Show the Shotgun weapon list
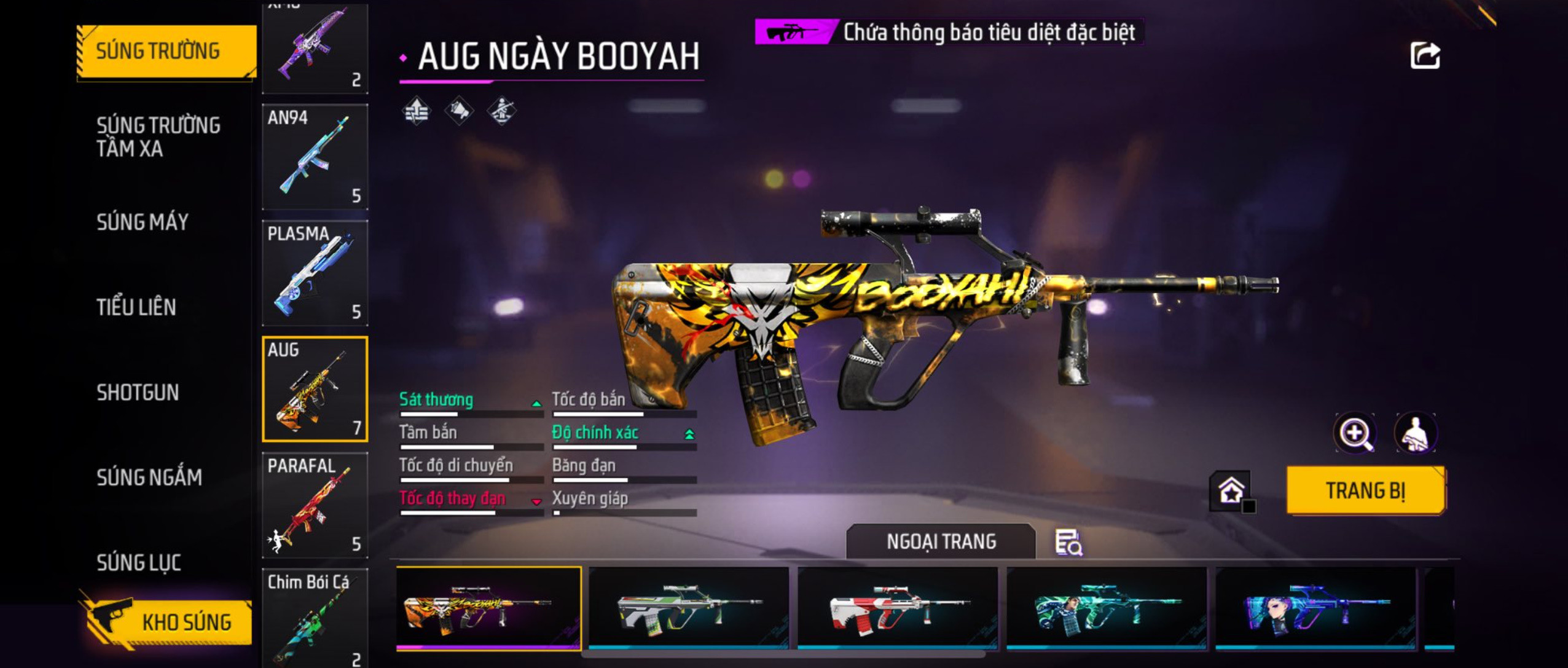This screenshot has width=1568, height=668. pos(138,393)
